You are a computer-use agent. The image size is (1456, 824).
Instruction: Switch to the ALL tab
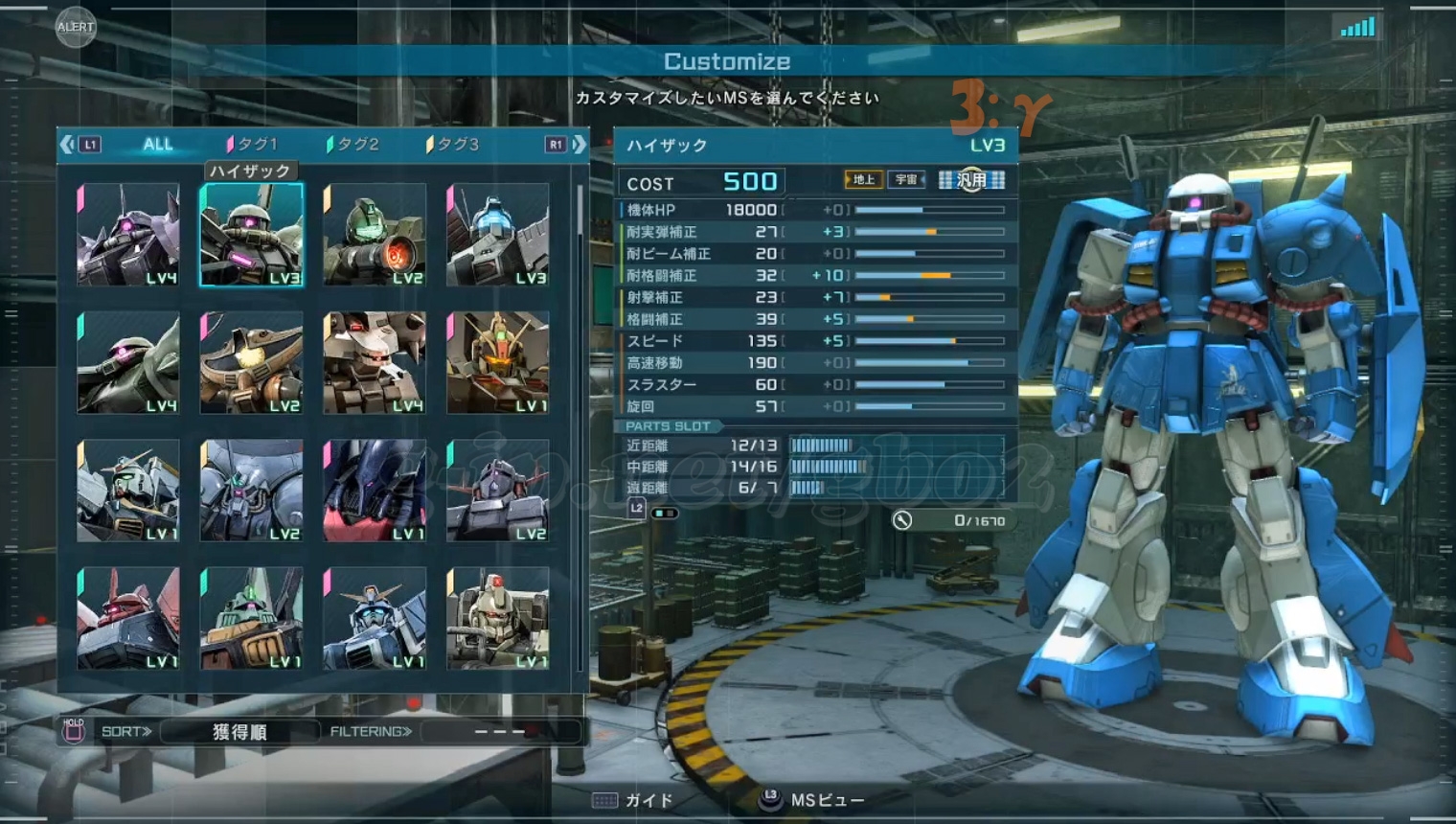[x=158, y=145]
